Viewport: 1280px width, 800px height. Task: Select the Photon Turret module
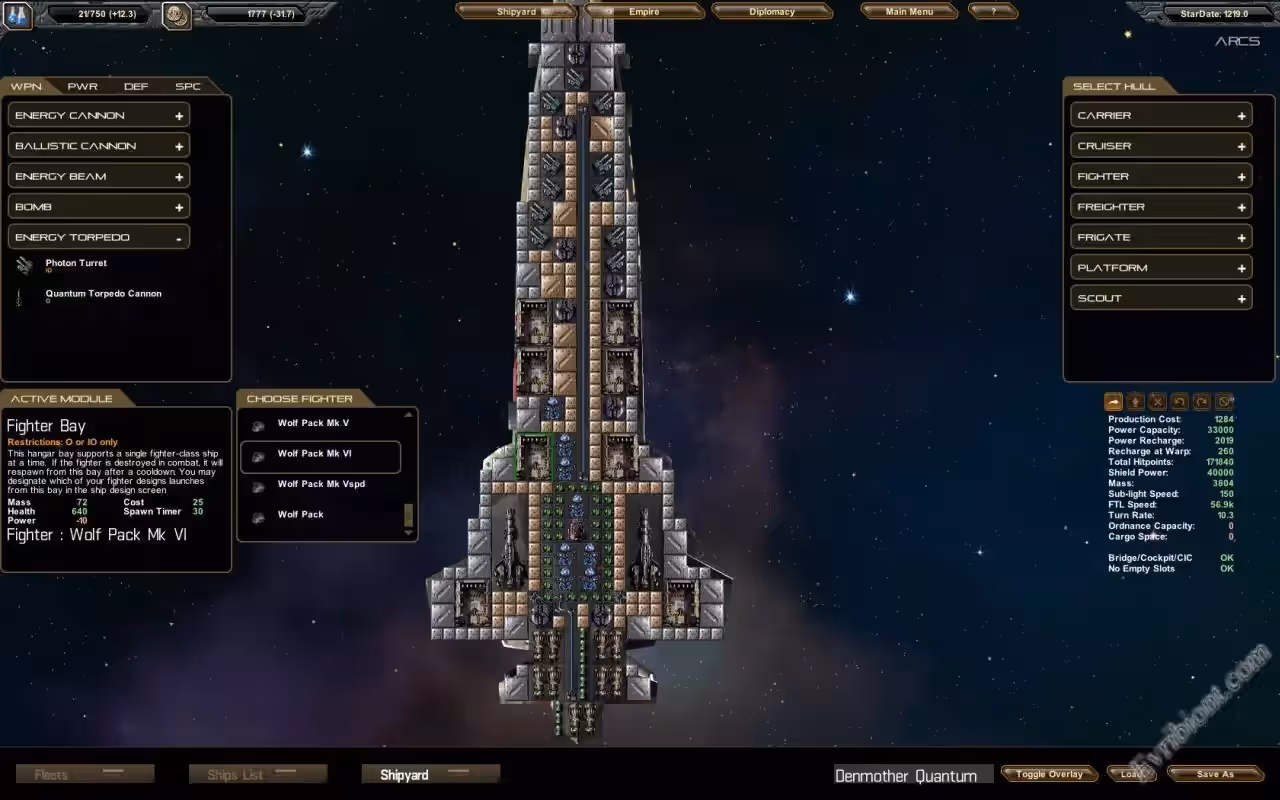76,264
